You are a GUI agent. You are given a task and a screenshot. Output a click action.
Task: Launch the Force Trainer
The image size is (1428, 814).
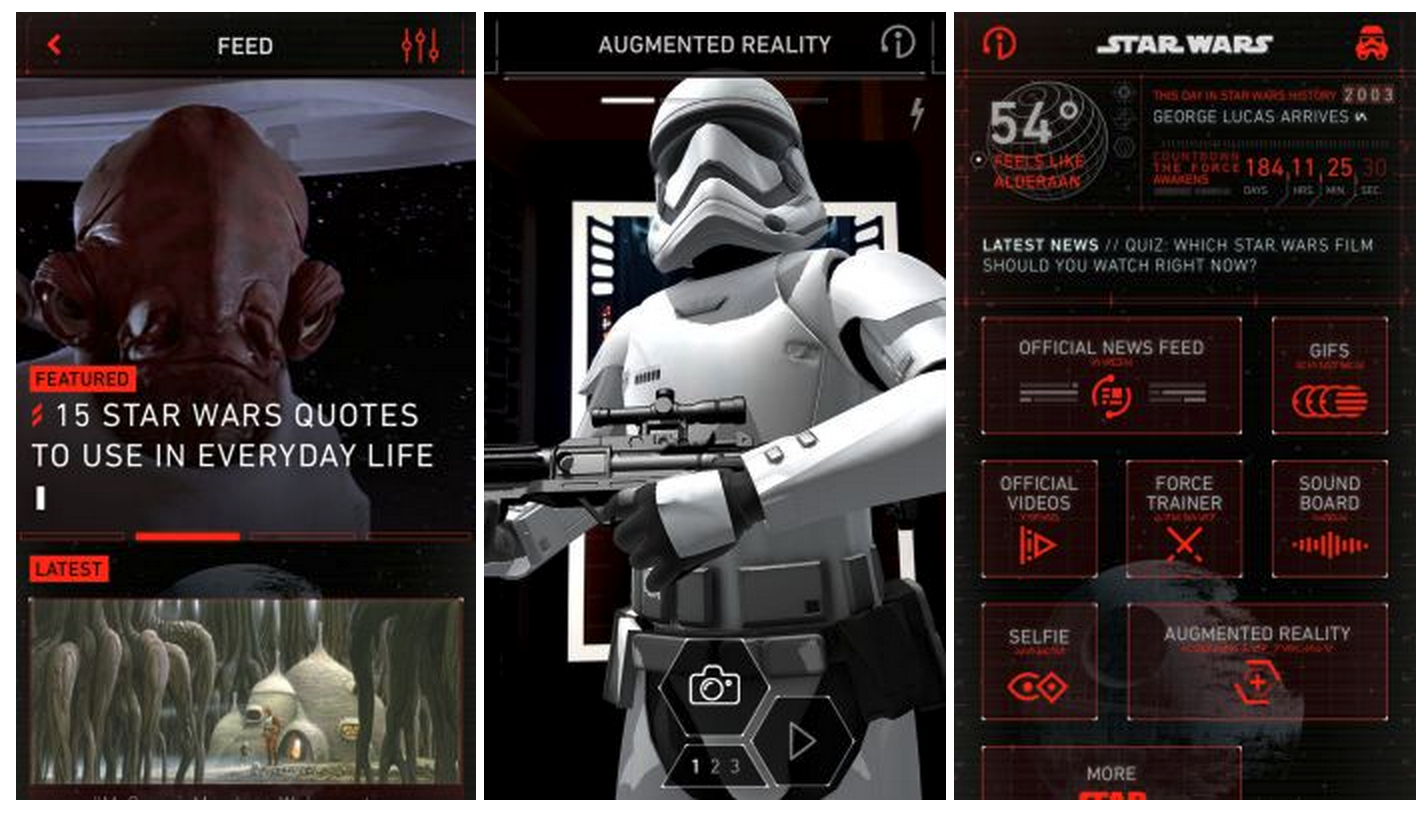[x=1186, y=516]
